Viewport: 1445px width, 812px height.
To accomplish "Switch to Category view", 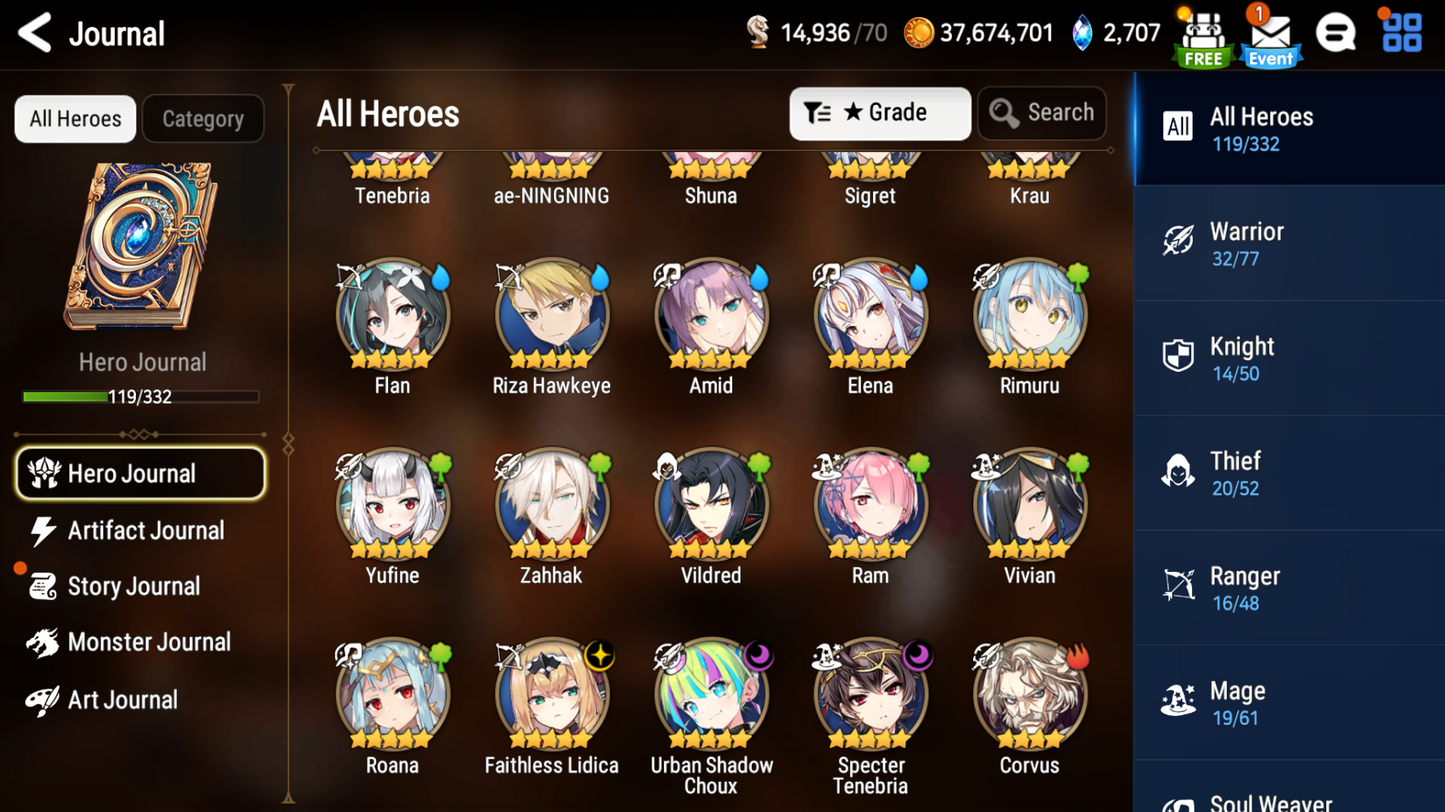I will [x=203, y=118].
